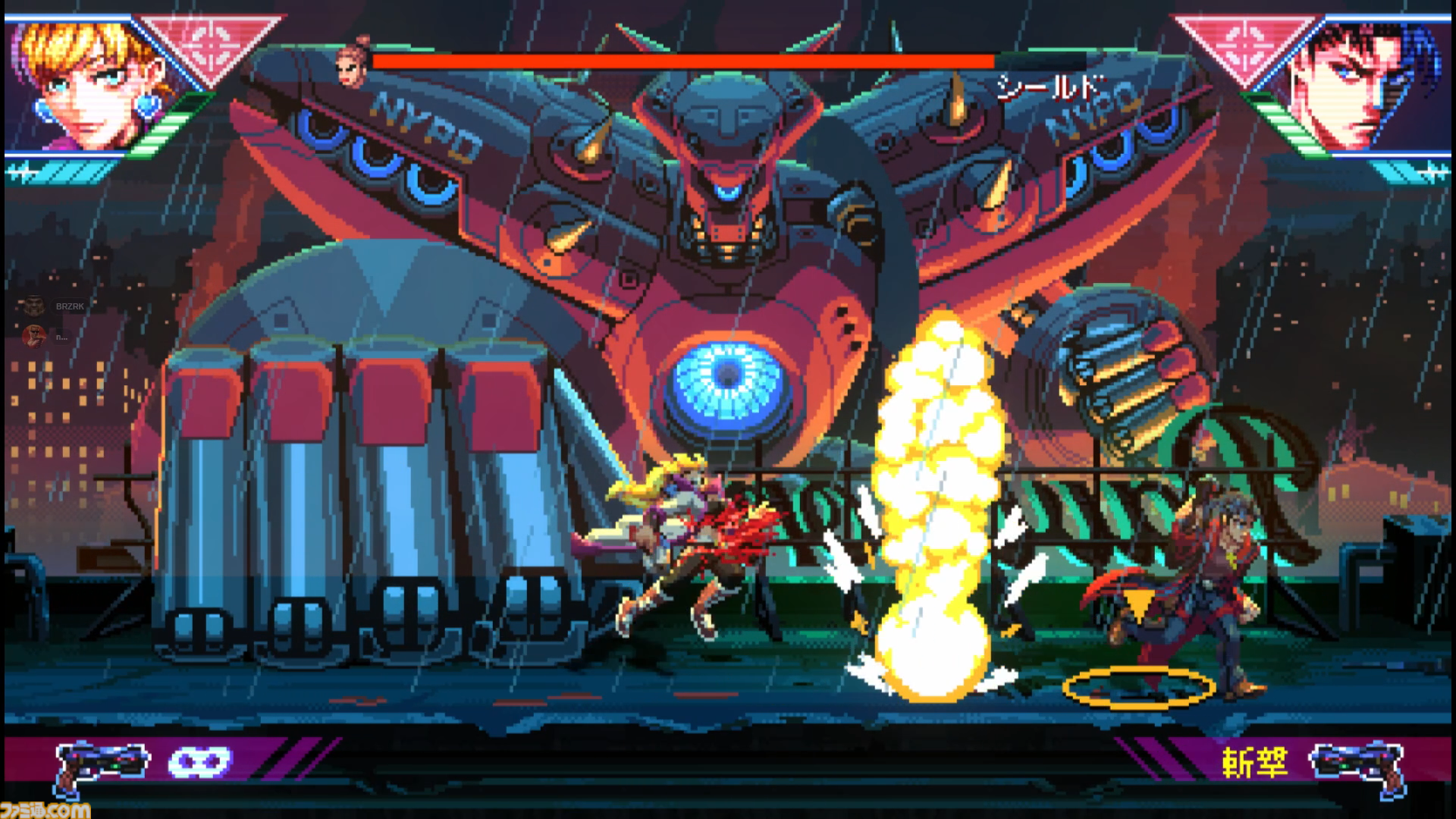Click the orange target circle under the right fighter
The width and height of the screenshot is (1456, 819).
point(1139,686)
